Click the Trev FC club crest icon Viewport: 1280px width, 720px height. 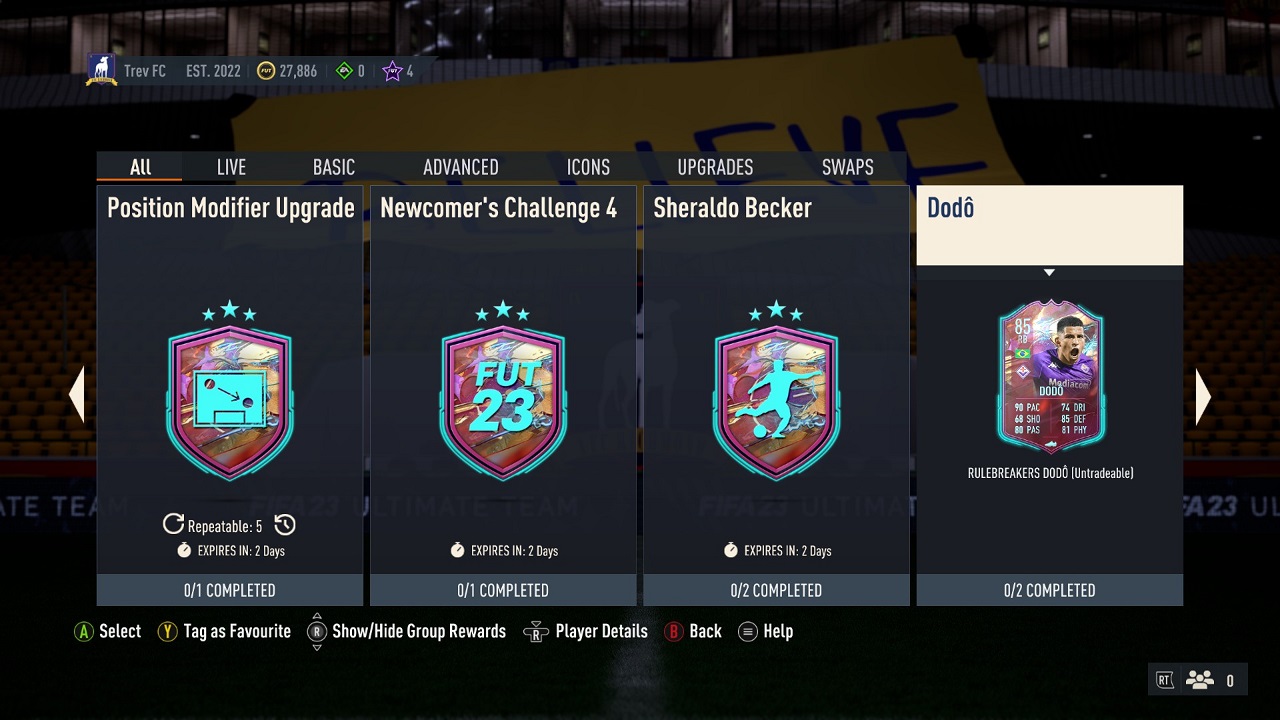(102, 65)
